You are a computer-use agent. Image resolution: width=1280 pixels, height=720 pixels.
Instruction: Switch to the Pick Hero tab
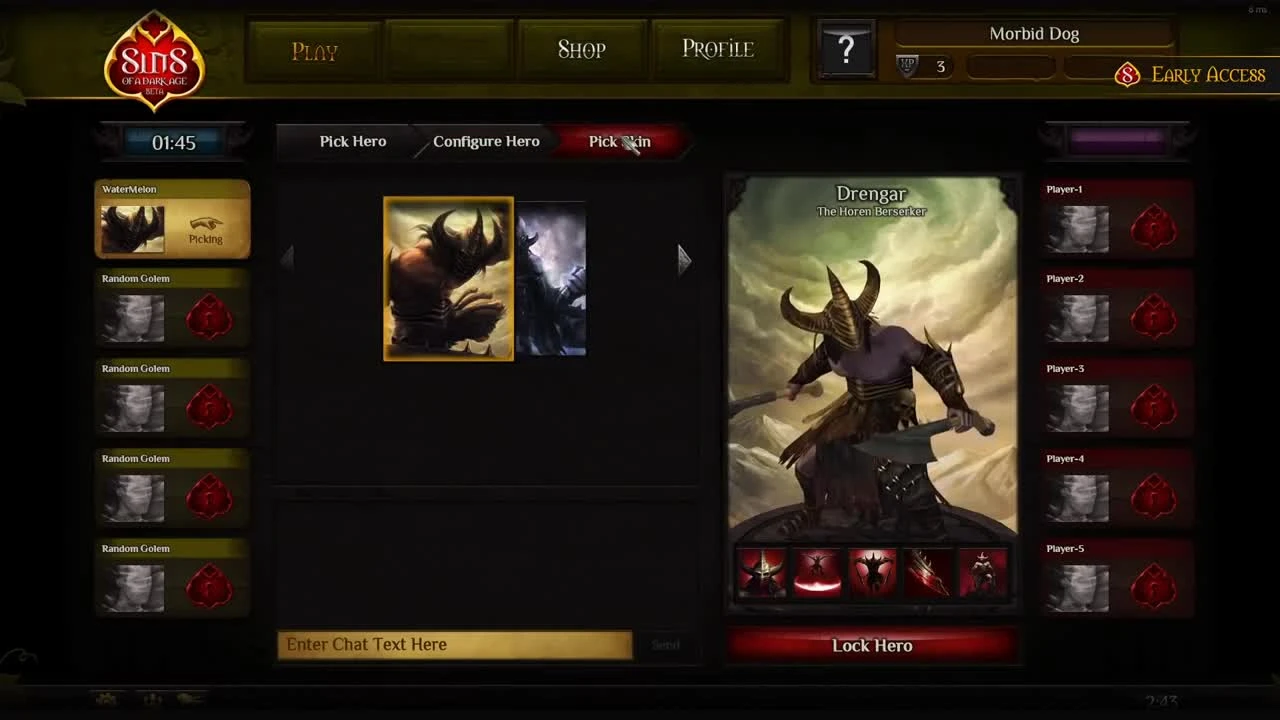tap(352, 141)
